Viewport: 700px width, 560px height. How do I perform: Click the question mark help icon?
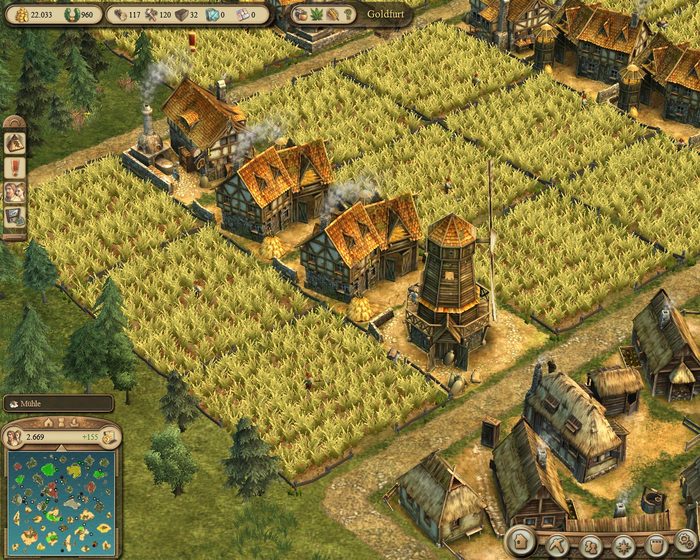347,15
